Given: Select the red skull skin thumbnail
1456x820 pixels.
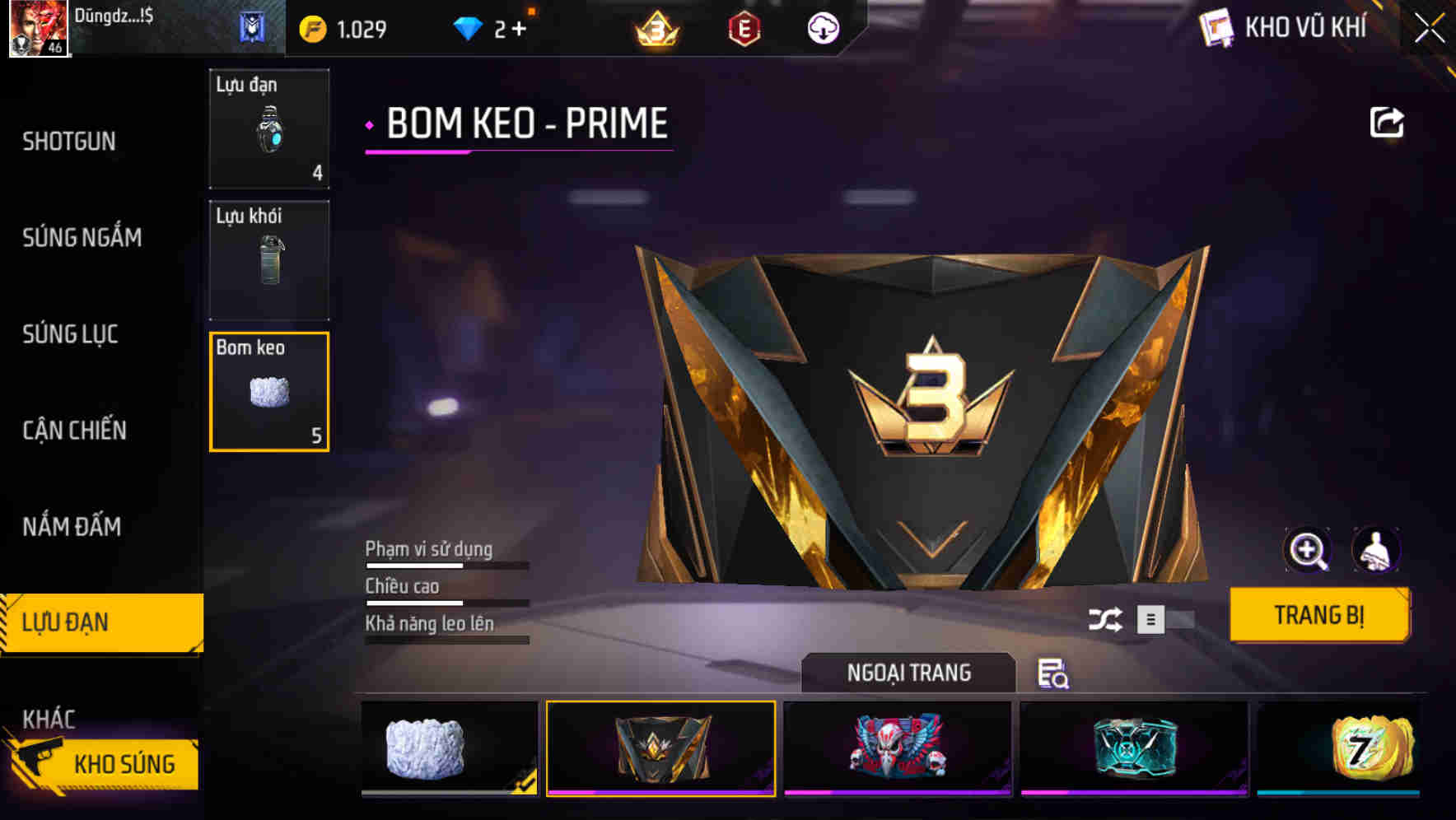Looking at the screenshot, I should 897,746.
